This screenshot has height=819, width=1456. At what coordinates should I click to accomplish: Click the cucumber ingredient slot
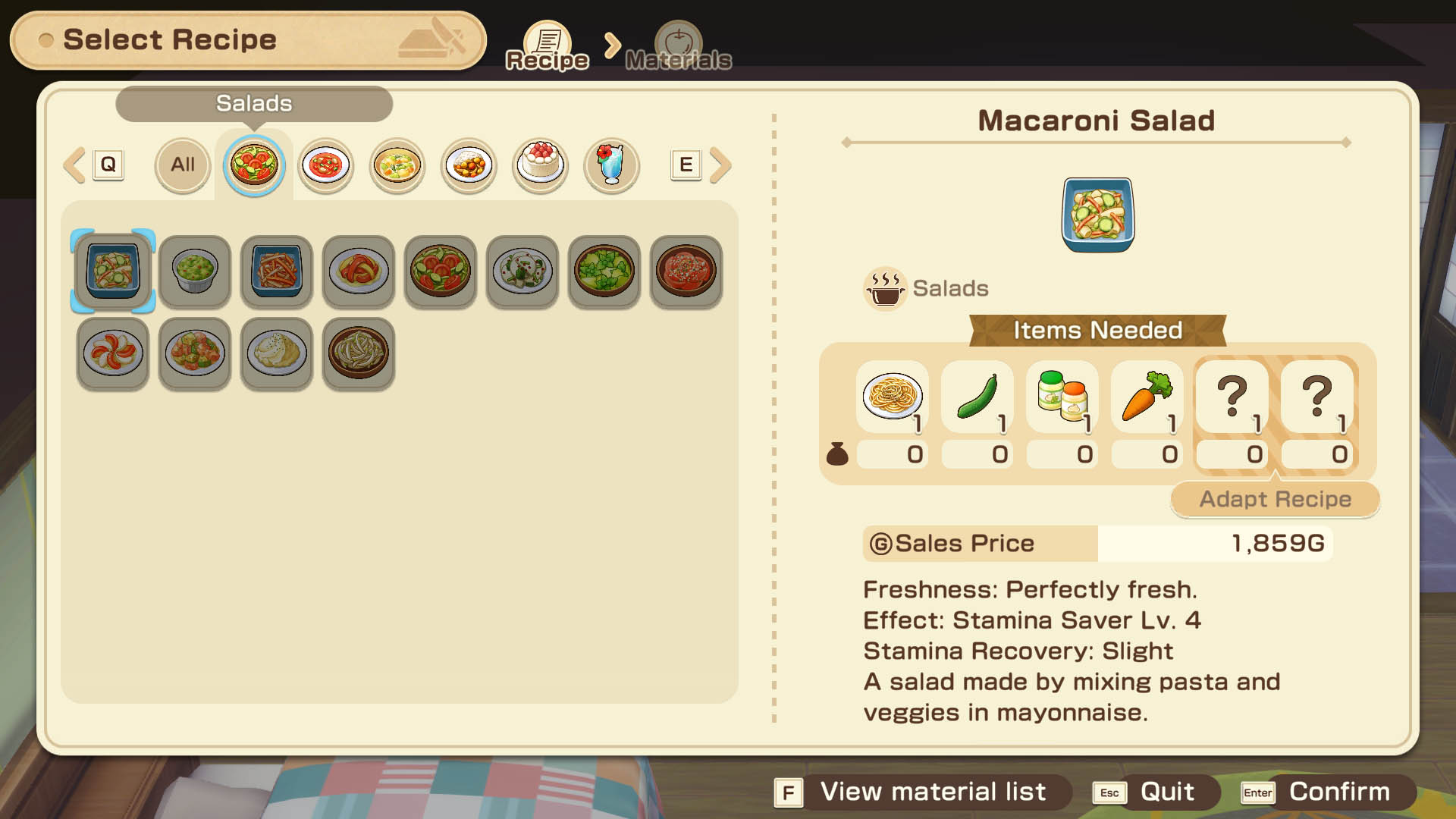point(977,397)
